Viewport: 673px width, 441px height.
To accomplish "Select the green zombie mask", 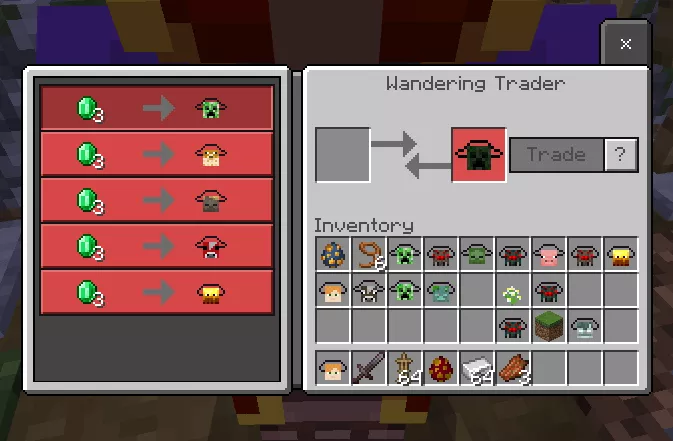I will click(478, 255).
